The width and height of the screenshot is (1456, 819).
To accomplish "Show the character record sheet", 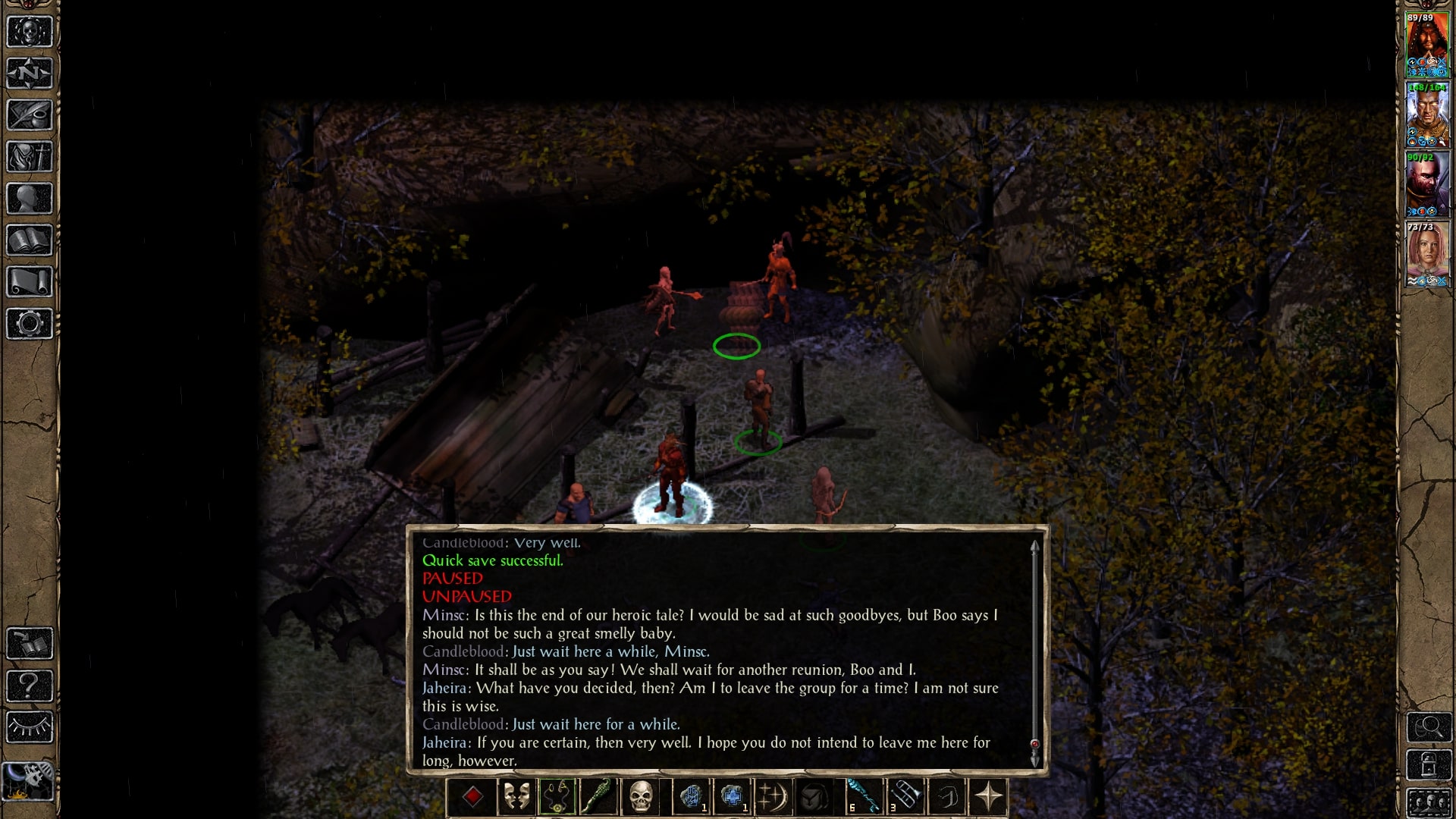I will pyautogui.click(x=30, y=199).
